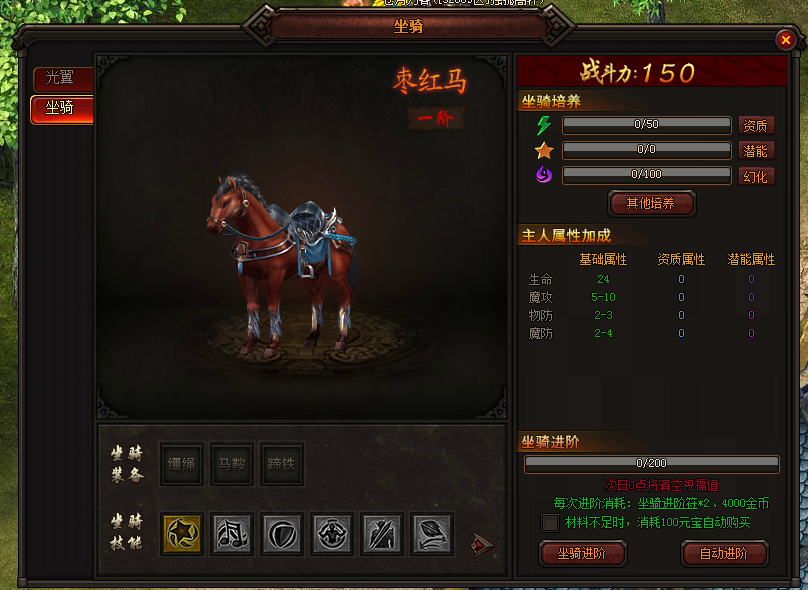Open the 潜能 potential button

tap(756, 150)
